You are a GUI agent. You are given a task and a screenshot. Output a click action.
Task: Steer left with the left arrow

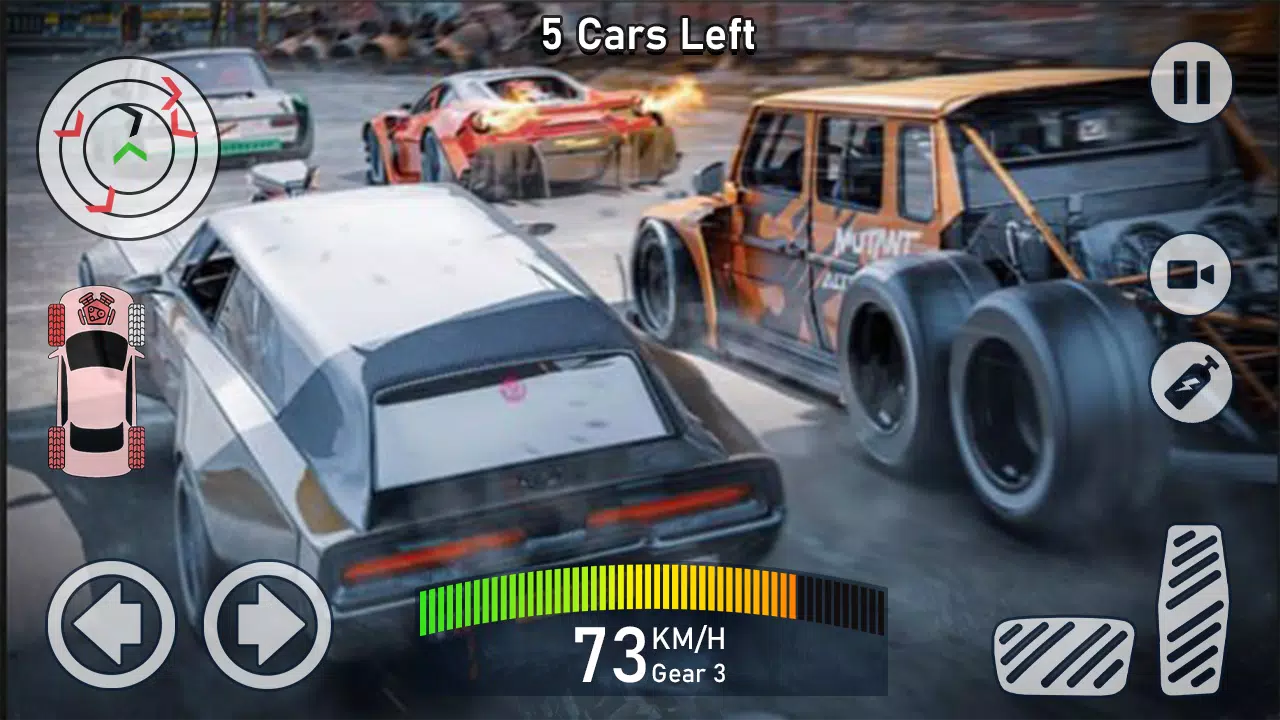(x=111, y=624)
